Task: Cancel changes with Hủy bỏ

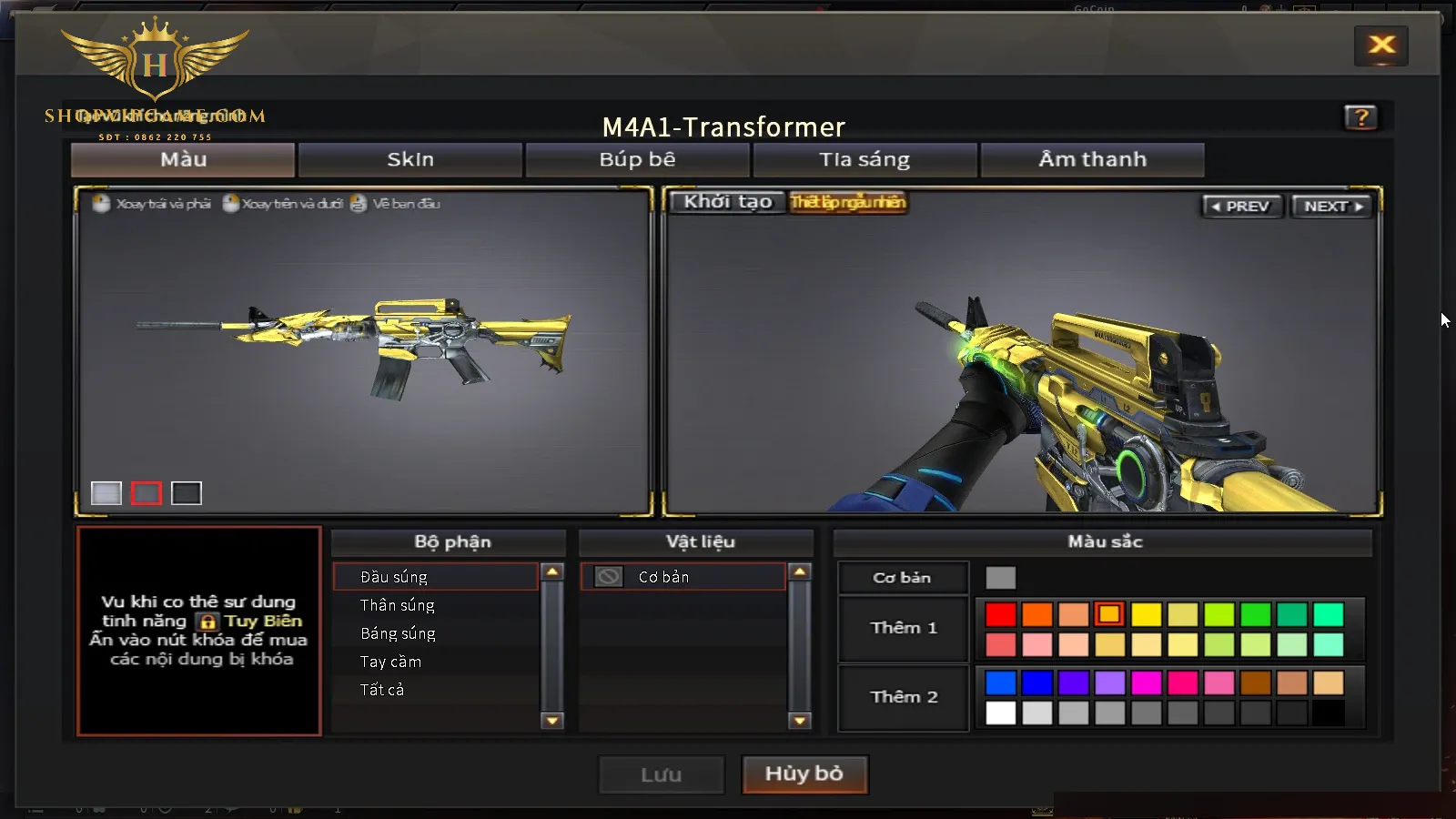Action: click(x=804, y=774)
